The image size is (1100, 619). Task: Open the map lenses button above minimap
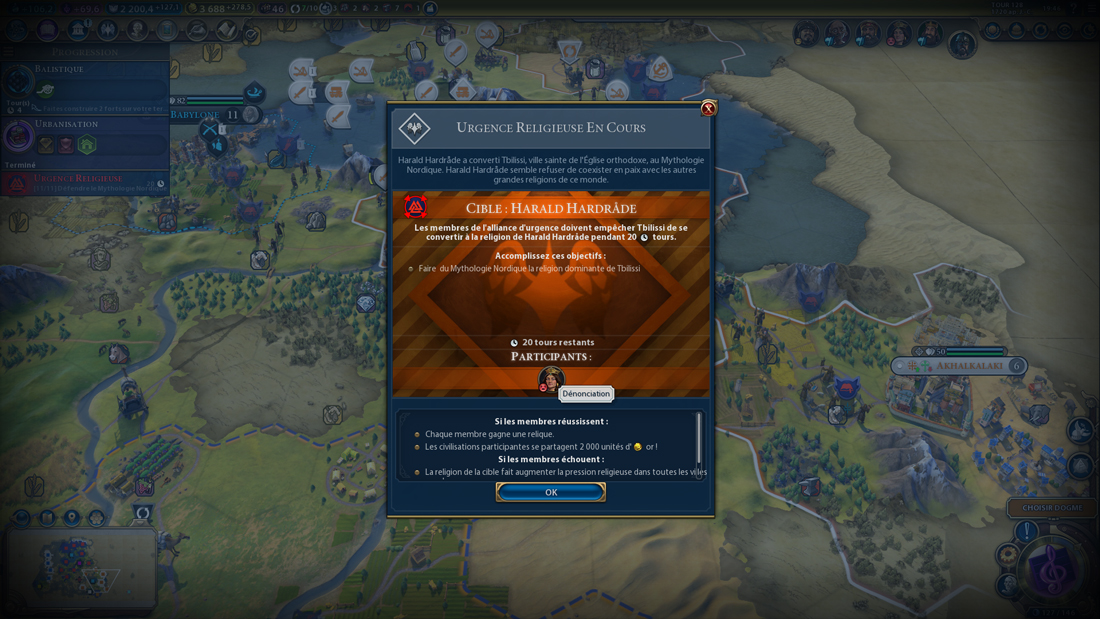pyautogui.click(x=22, y=517)
